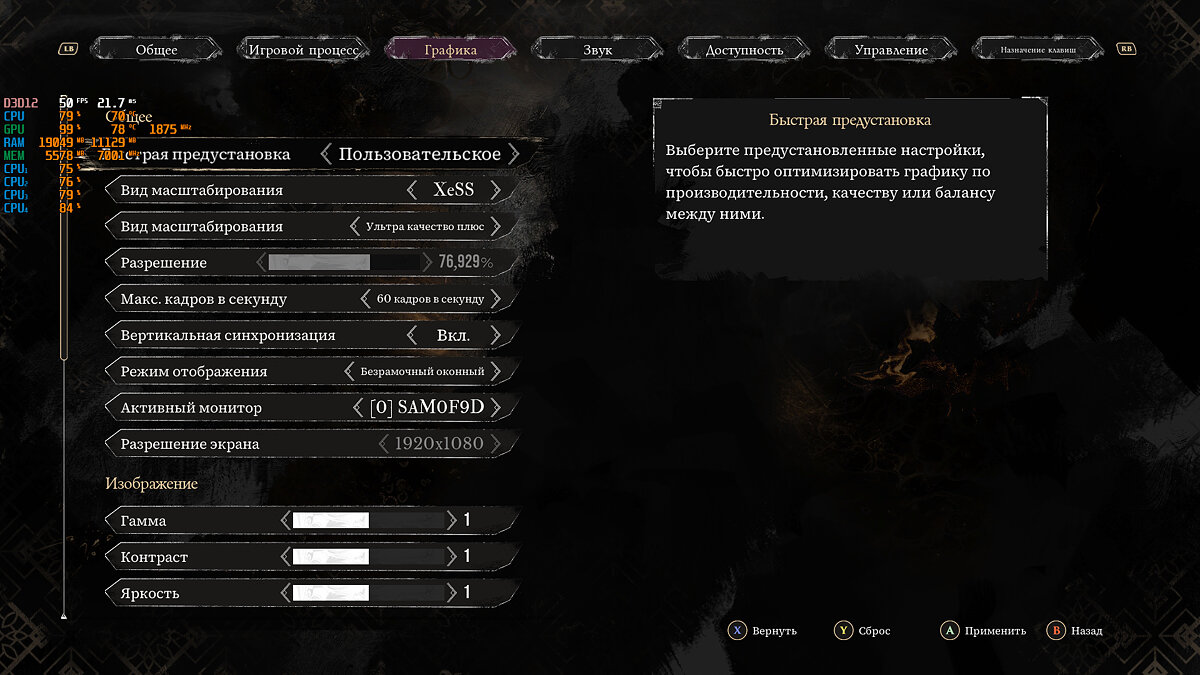
Task: Click right arrow next to Ультра качество плюс
Action: coord(495,227)
